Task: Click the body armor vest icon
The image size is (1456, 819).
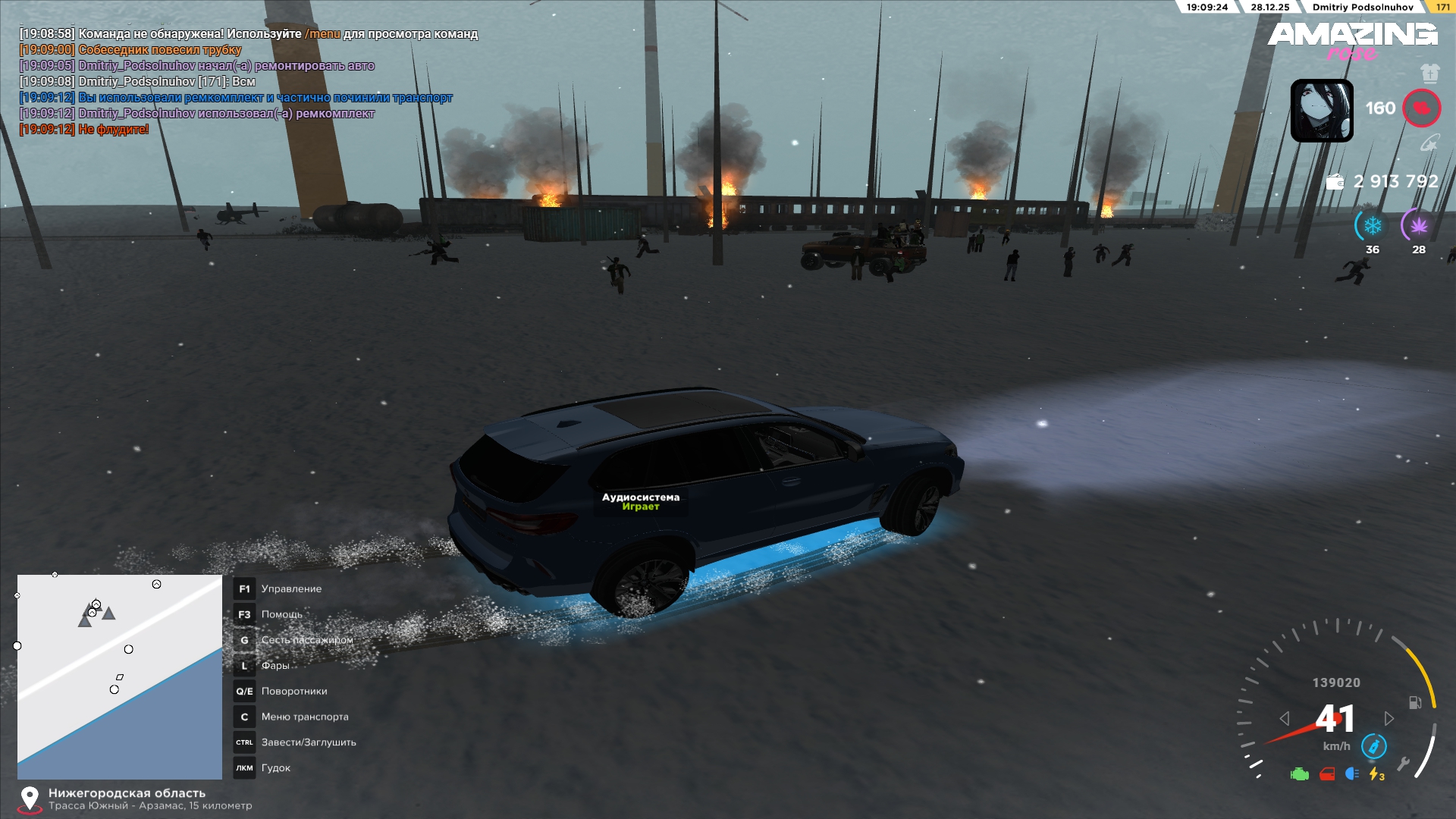Action: tap(1429, 74)
